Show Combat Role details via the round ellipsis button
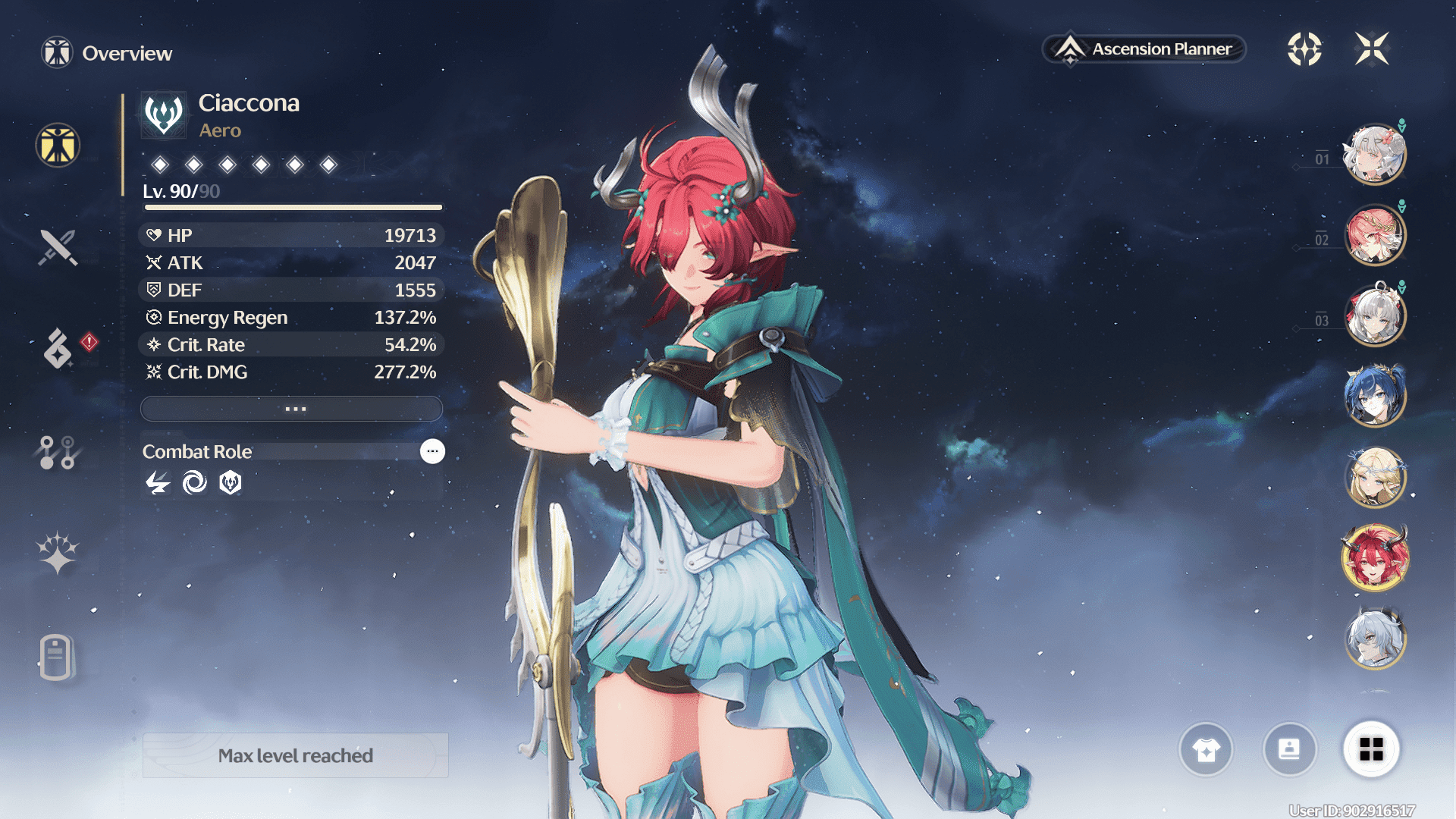 pos(432,451)
